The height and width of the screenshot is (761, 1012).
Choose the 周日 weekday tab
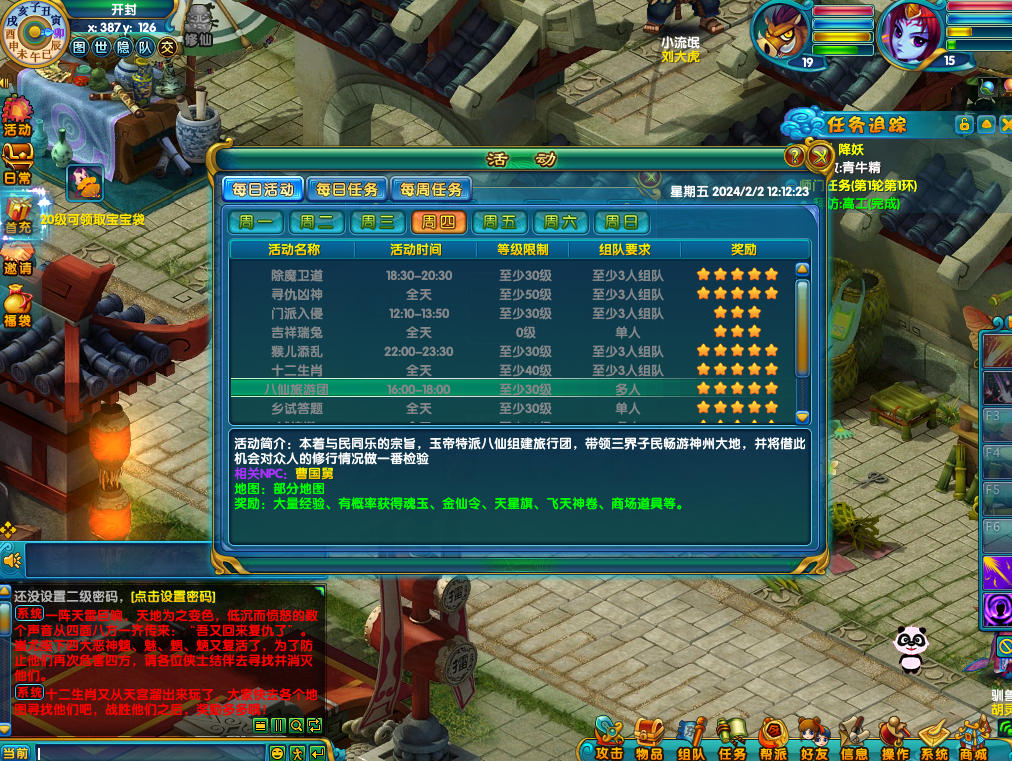[x=621, y=222]
